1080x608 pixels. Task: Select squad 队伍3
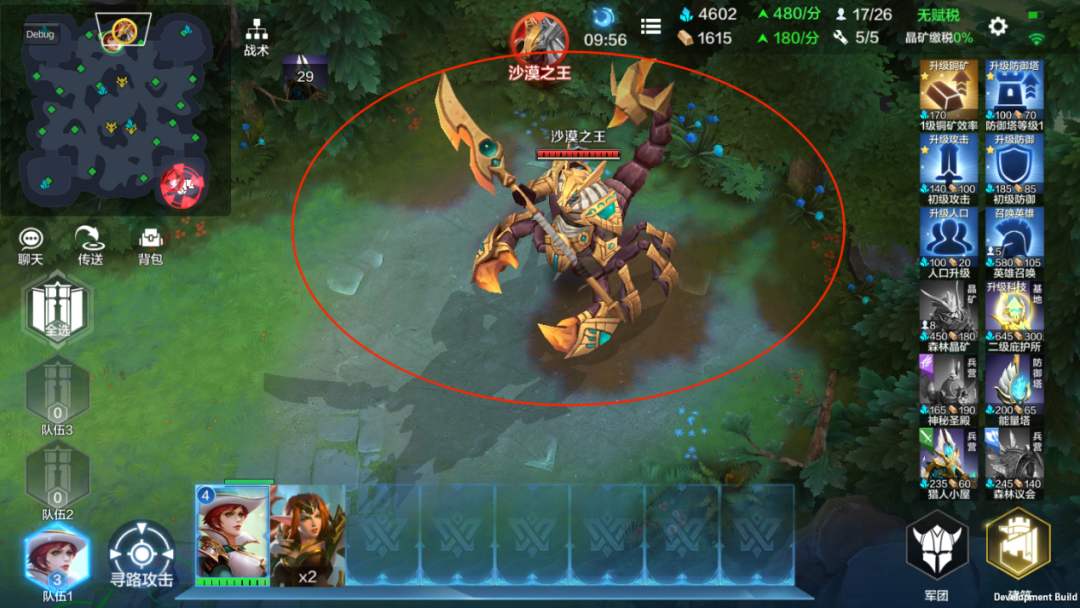click(x=57, y=396)
